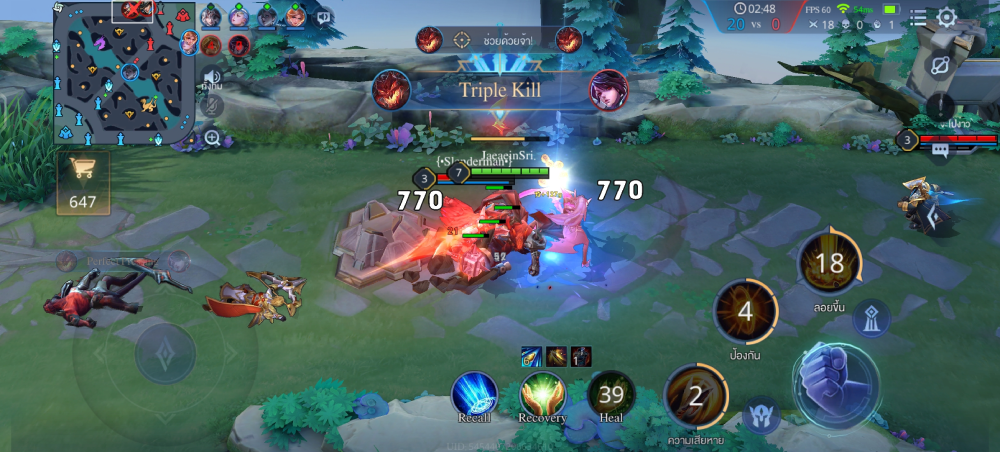The height and width of the screenshot is (452, 1000).
Task: Open the quick chat speech bubble
Action: pos(940,151)
